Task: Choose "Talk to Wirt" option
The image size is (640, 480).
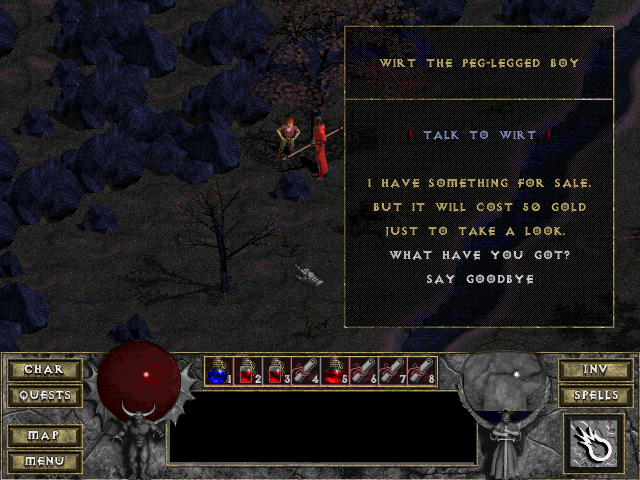Action: click(x=479, y=135)
